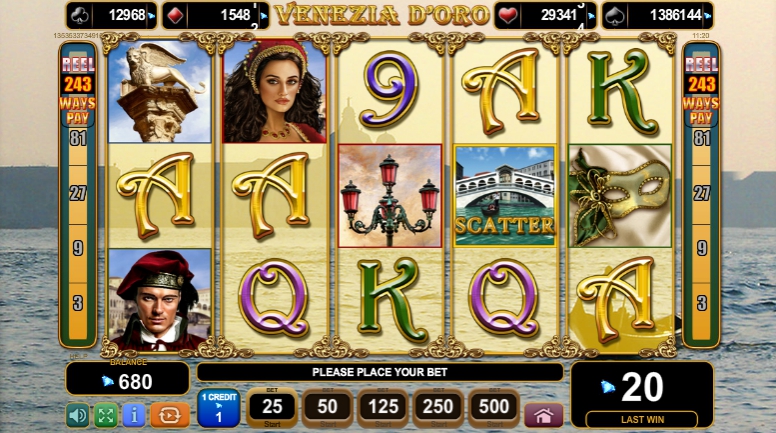Activate the orange autoplay button
This screenshot has width=776, height=433.
pos(170,415)
